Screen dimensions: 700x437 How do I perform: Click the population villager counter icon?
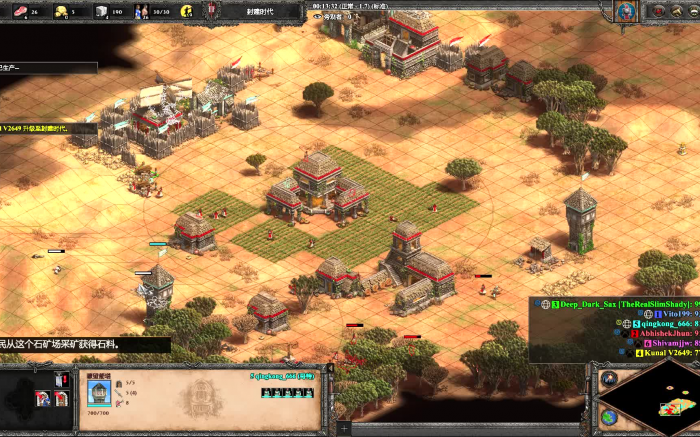point(141,11)
